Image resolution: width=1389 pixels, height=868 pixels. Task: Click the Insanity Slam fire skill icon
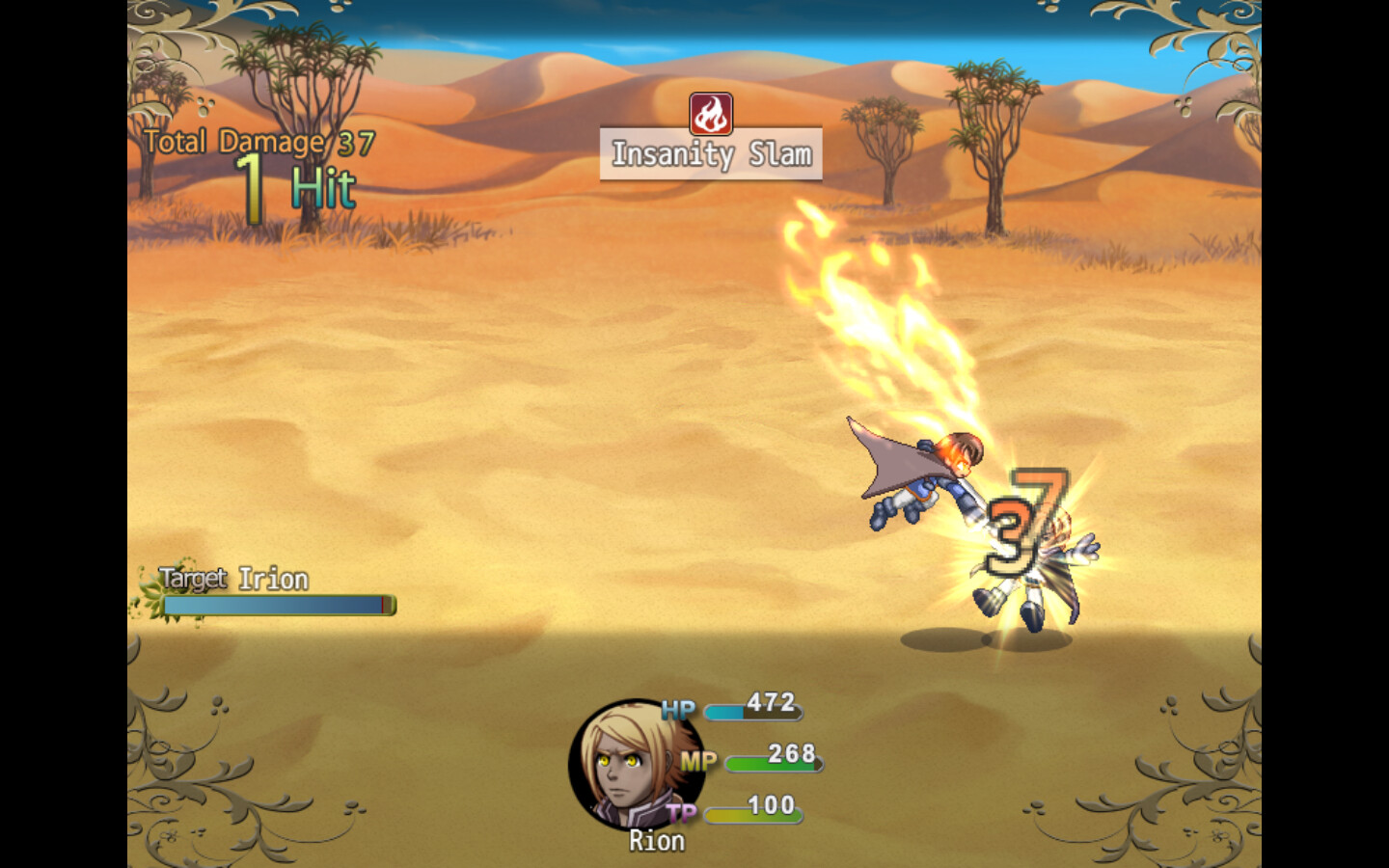tap(711, 113)
